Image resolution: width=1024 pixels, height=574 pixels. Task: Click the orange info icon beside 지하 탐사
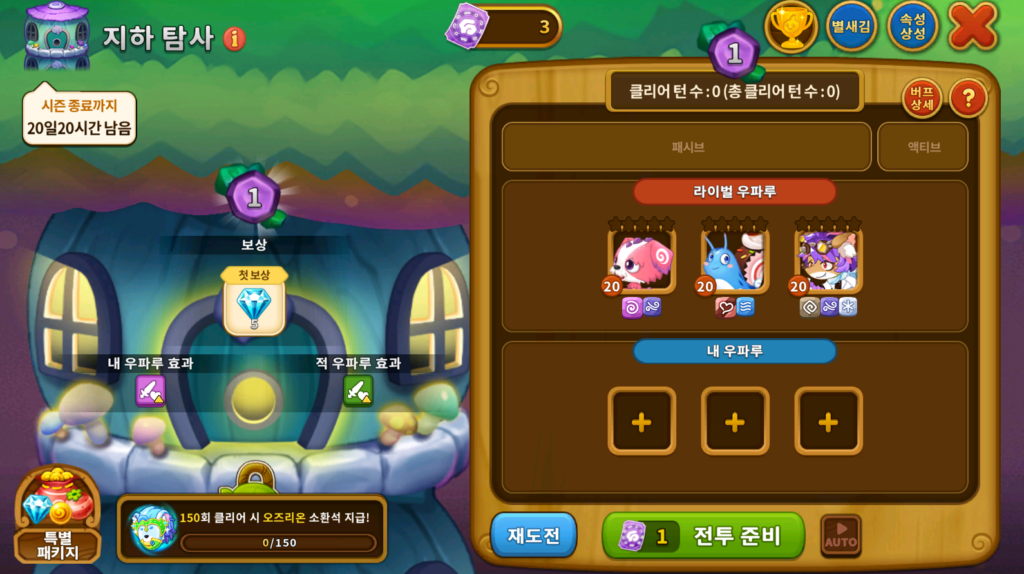[x=235, y=39]
